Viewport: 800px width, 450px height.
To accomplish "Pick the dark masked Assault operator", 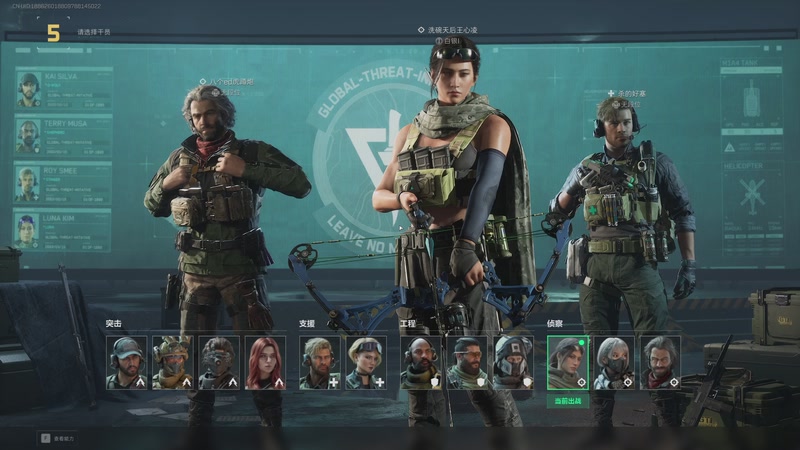I will [218, 362].
